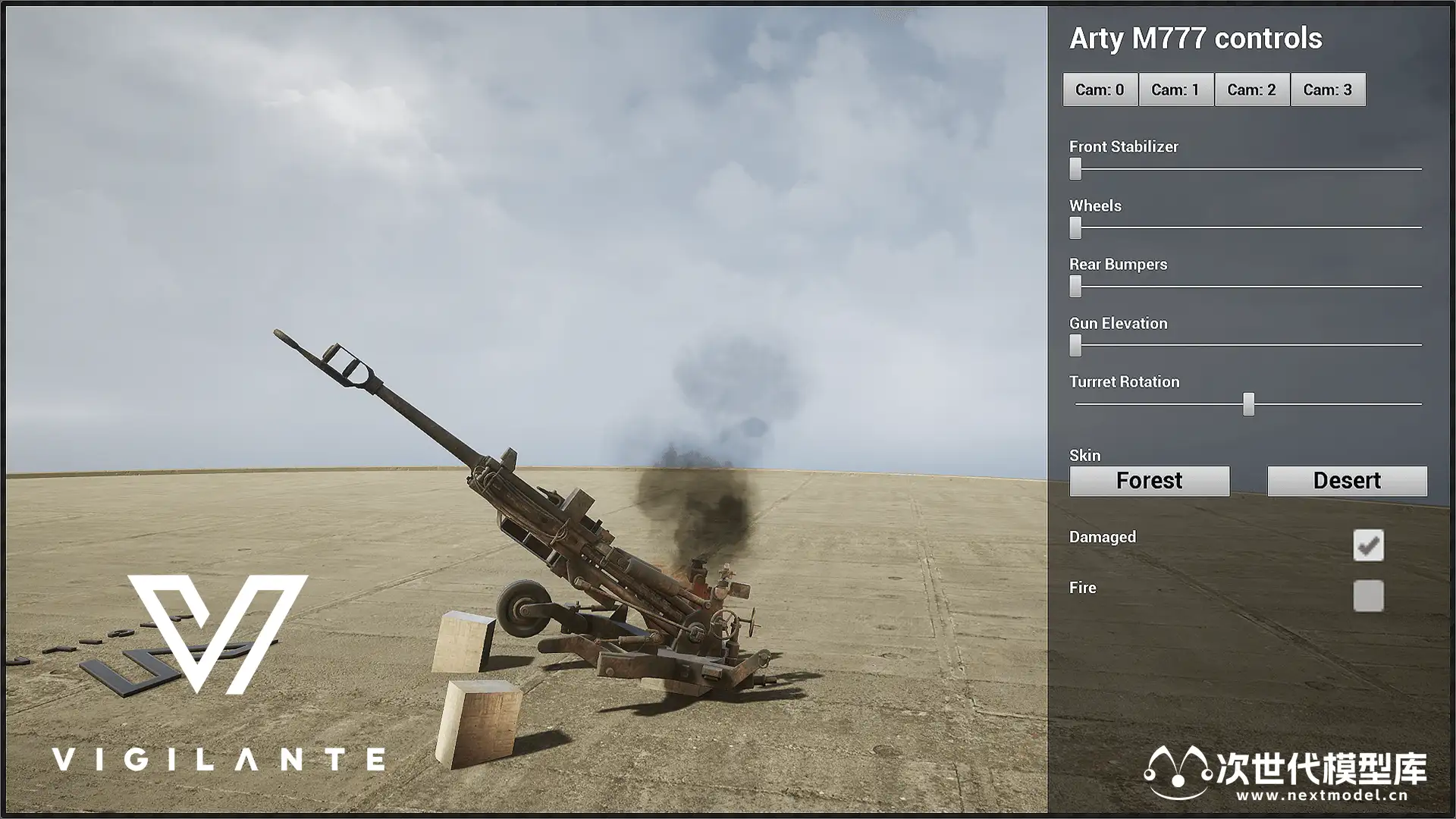Click the Front Stabilizer slider handle
This screenshot has width=1456, height=819.
(1075, 168)
